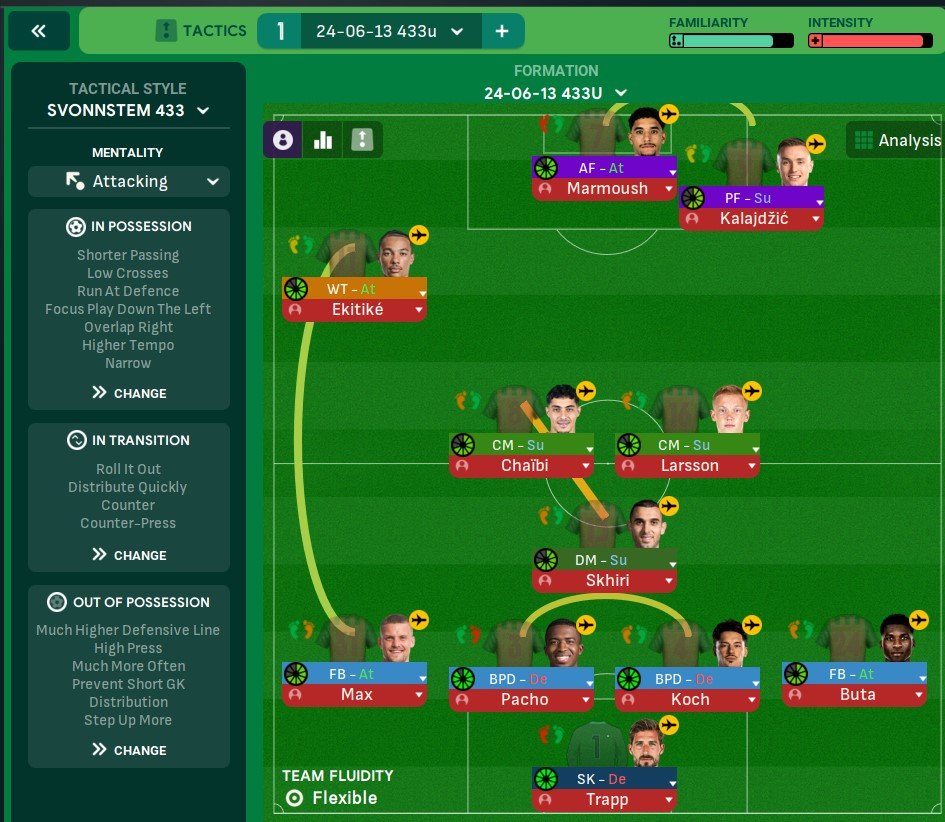Collapse the sidebar with the double-arrow button
The image size is (945, 822).
click(x=39, y=31)
